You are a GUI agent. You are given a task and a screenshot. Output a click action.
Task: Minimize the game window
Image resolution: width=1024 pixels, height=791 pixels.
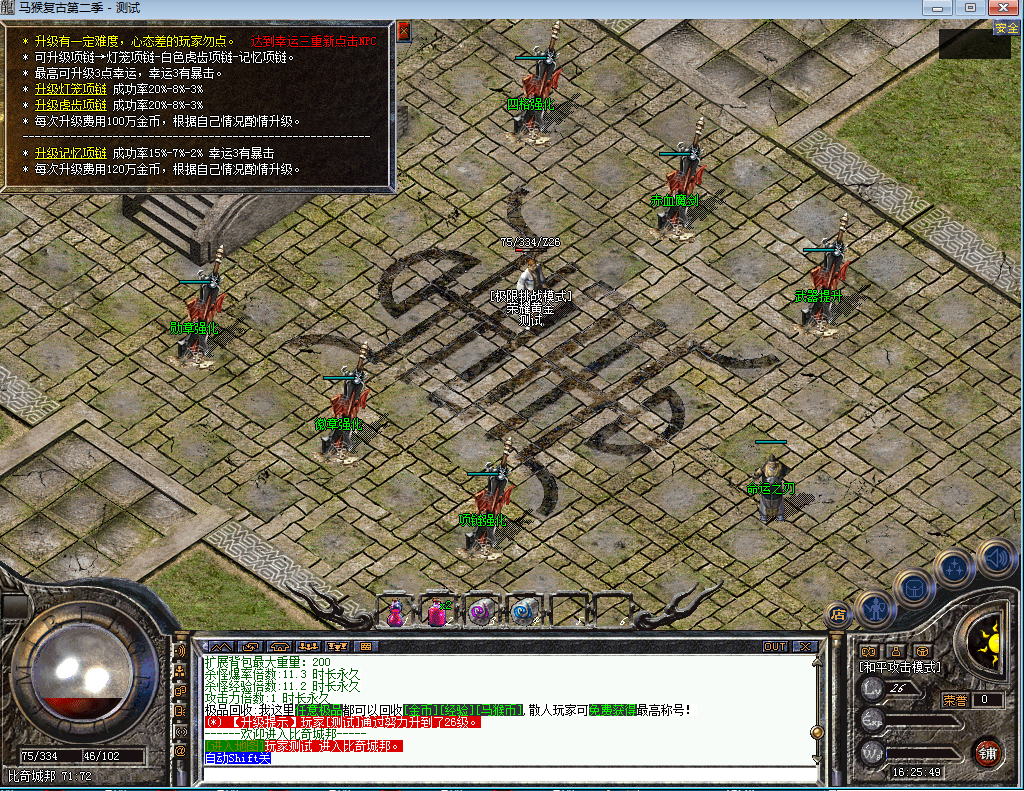pos(941,7)
